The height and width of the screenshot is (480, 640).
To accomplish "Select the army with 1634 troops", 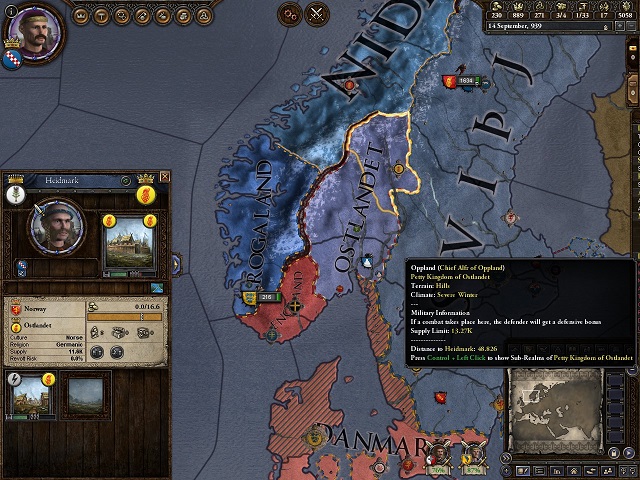I will point(465,80).
